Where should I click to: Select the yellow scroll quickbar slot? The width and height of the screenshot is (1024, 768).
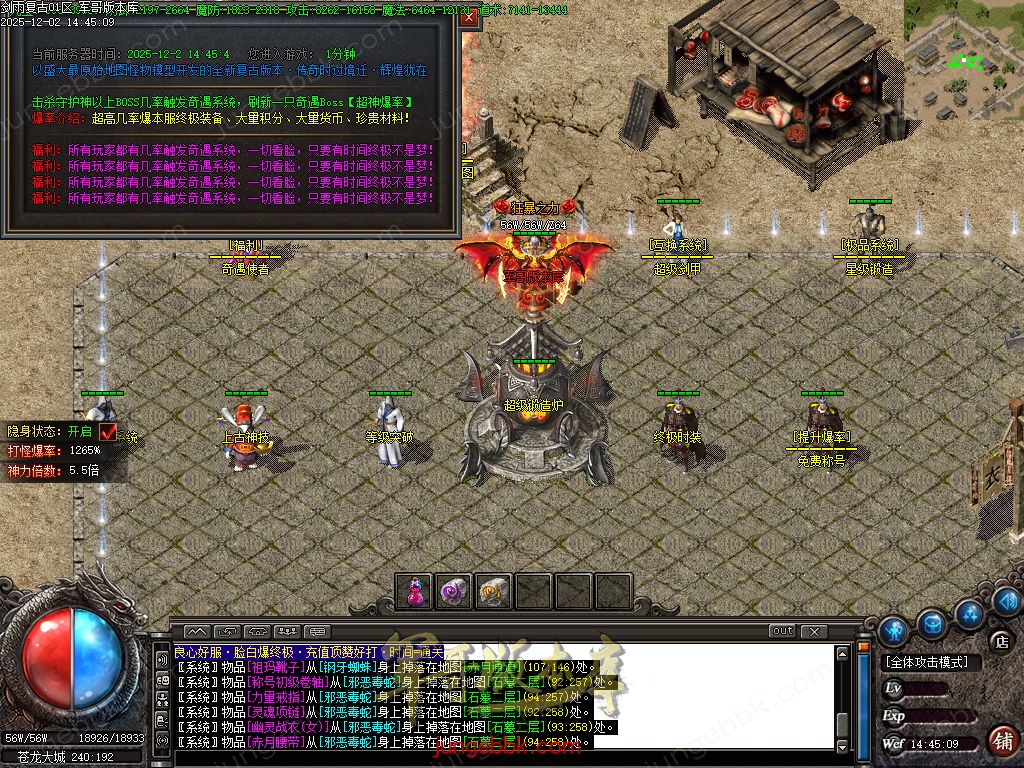click(493, 591)
